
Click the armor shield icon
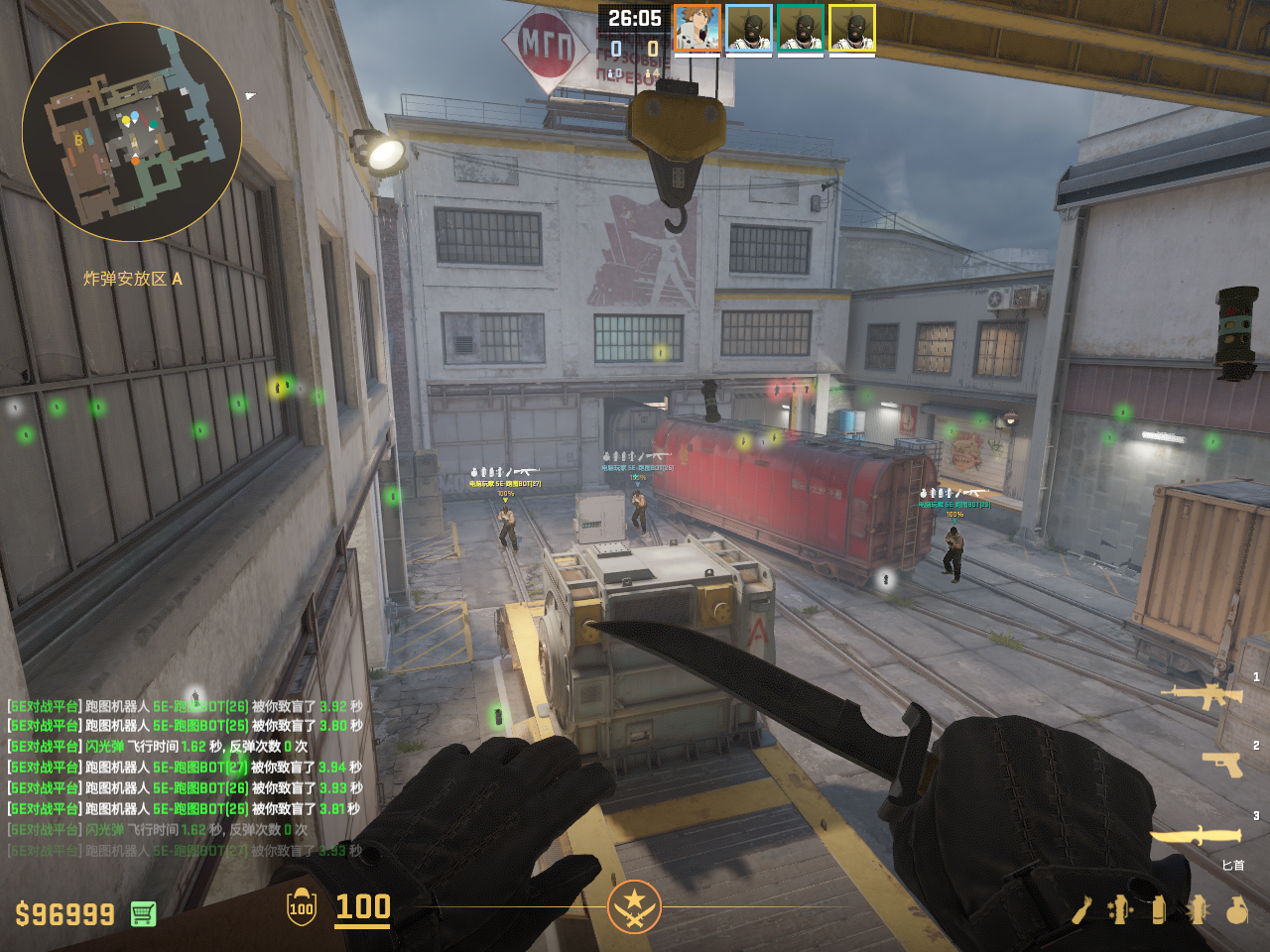[x=301, y=907]
